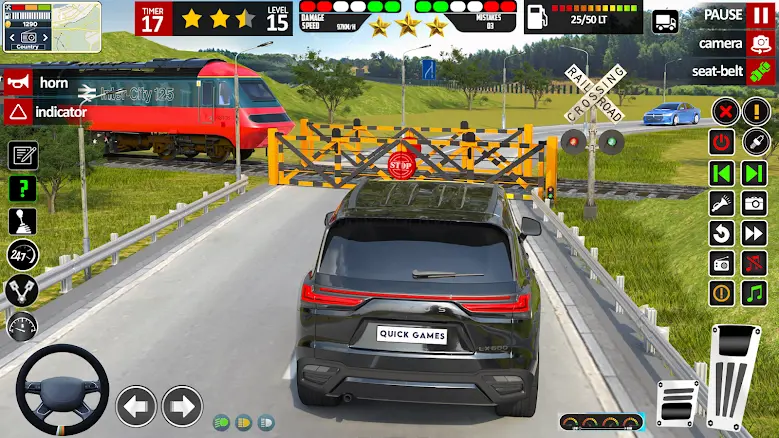
Task: Open the notepad icon
Action: (x=22, y=155)
